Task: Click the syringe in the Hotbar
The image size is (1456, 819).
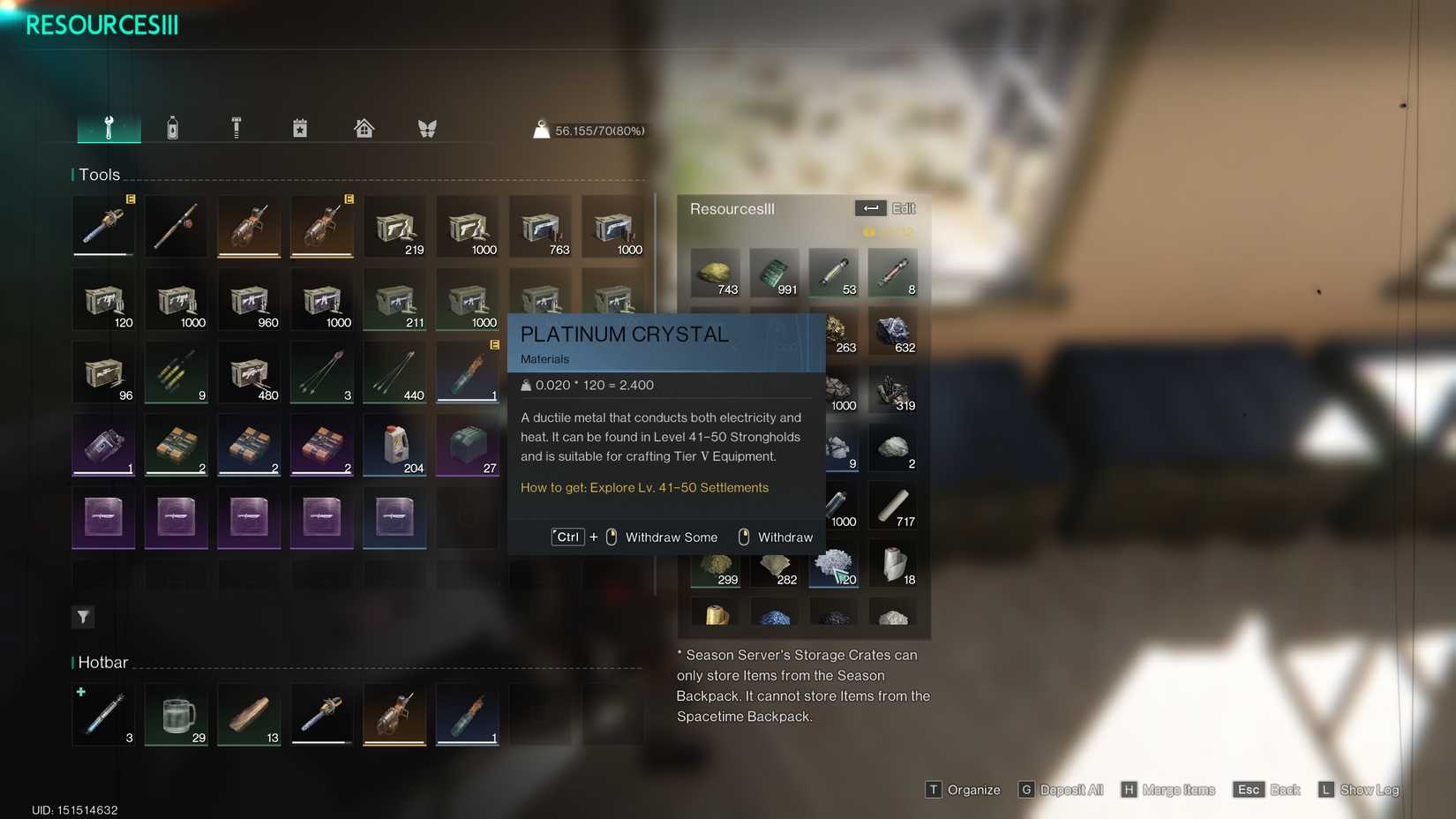Action: [102, 713]
